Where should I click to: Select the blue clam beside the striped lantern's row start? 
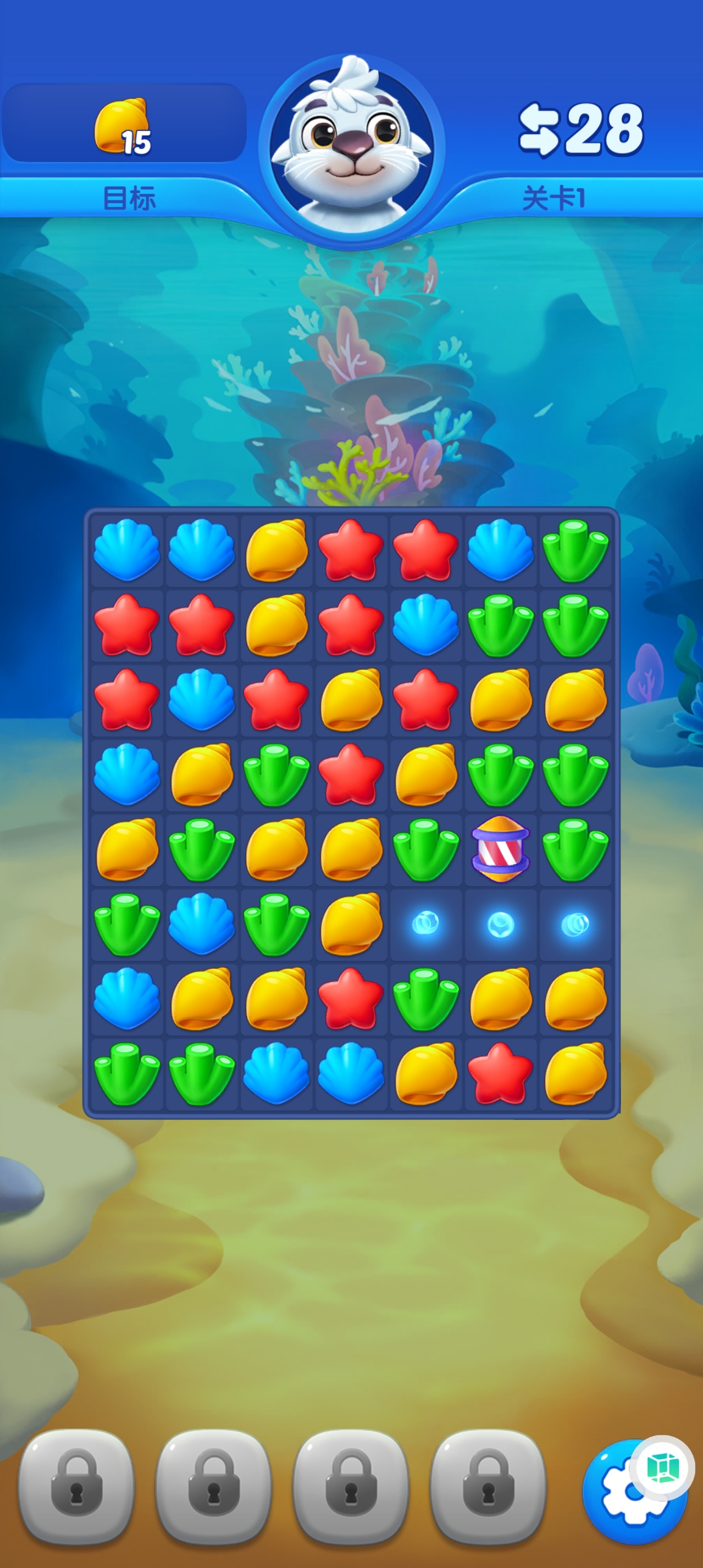127,774
